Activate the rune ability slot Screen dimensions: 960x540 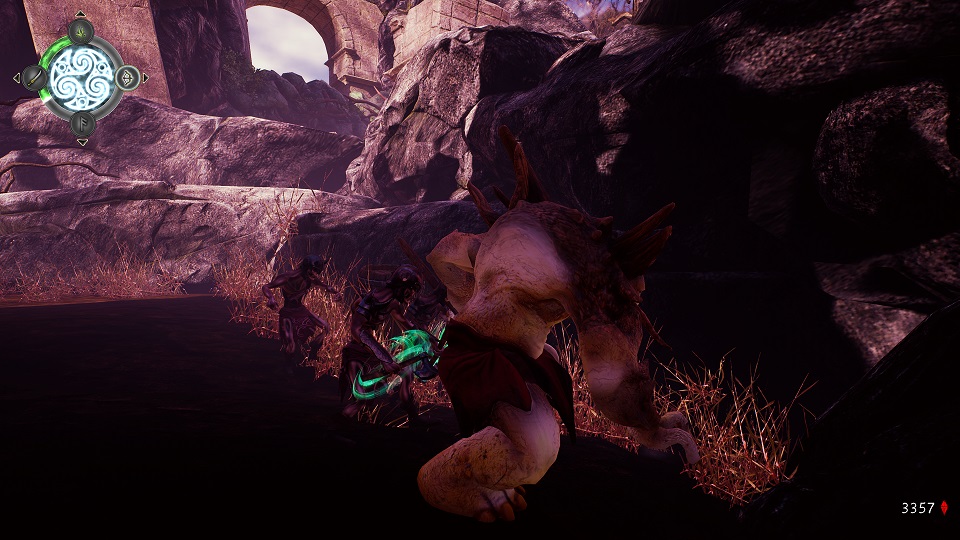(82, 123)
